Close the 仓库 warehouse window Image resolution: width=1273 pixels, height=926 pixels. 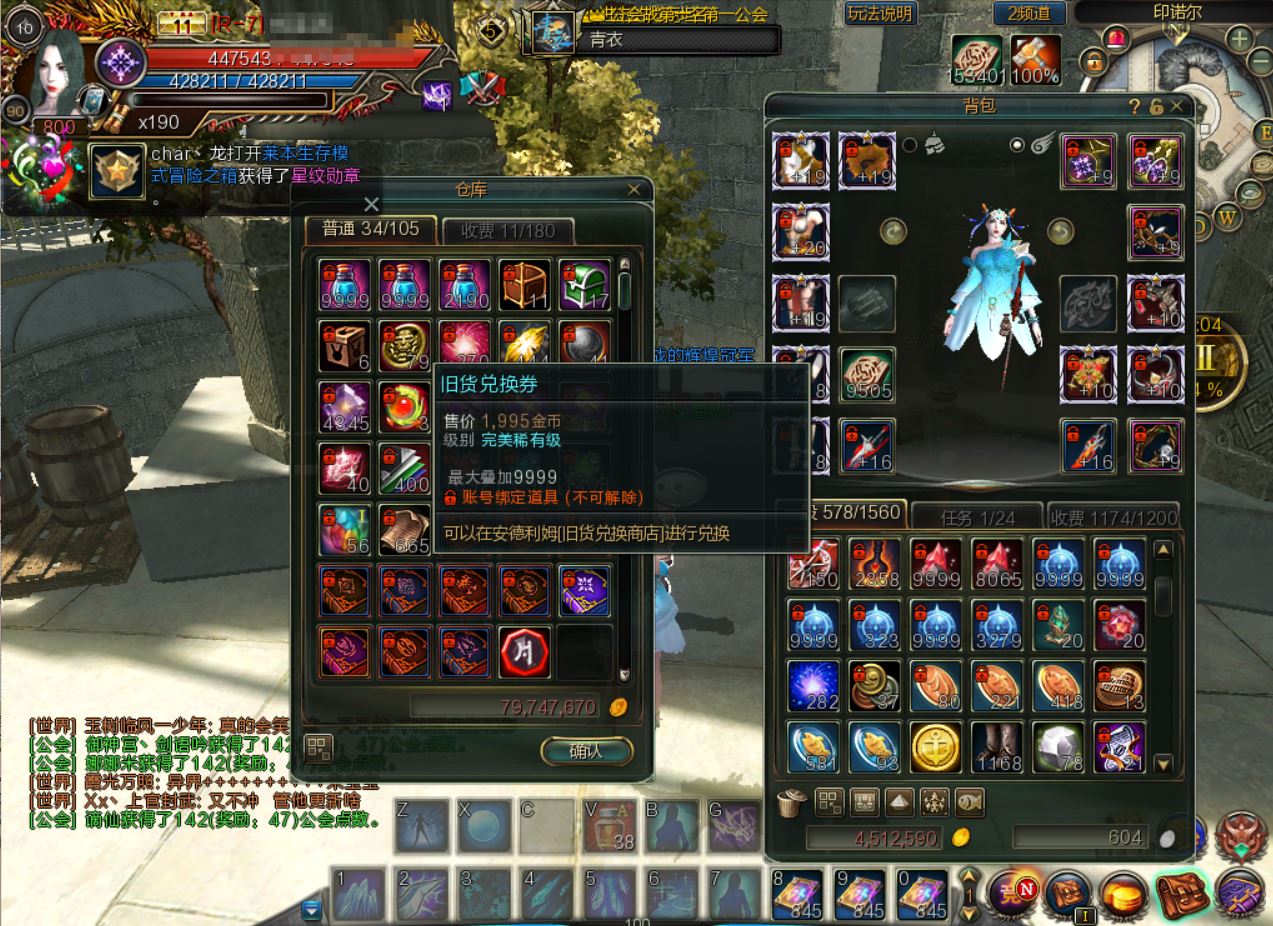[x=633, y=189]
